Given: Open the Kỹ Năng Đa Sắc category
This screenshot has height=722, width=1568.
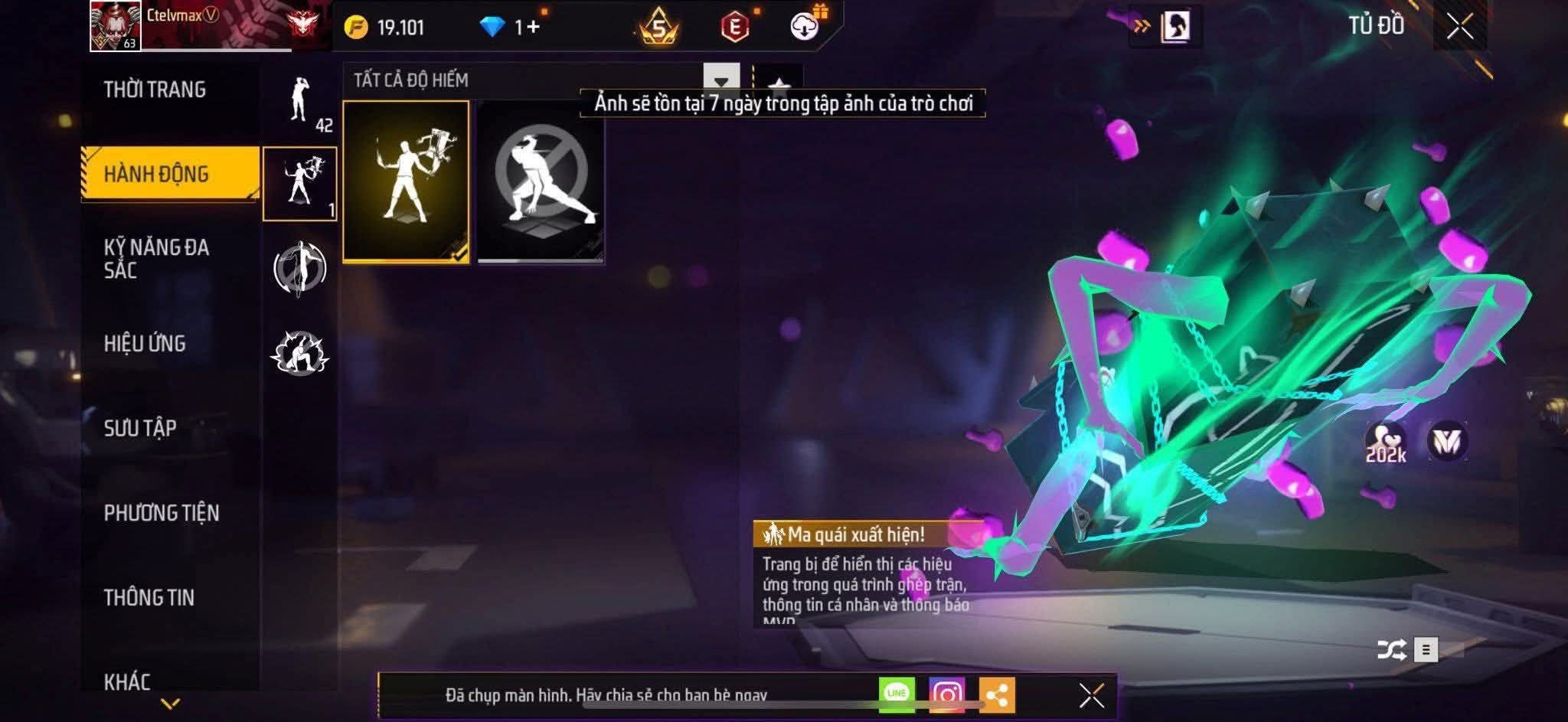Looking at the screenshot, I should click(x=156, y=258).
